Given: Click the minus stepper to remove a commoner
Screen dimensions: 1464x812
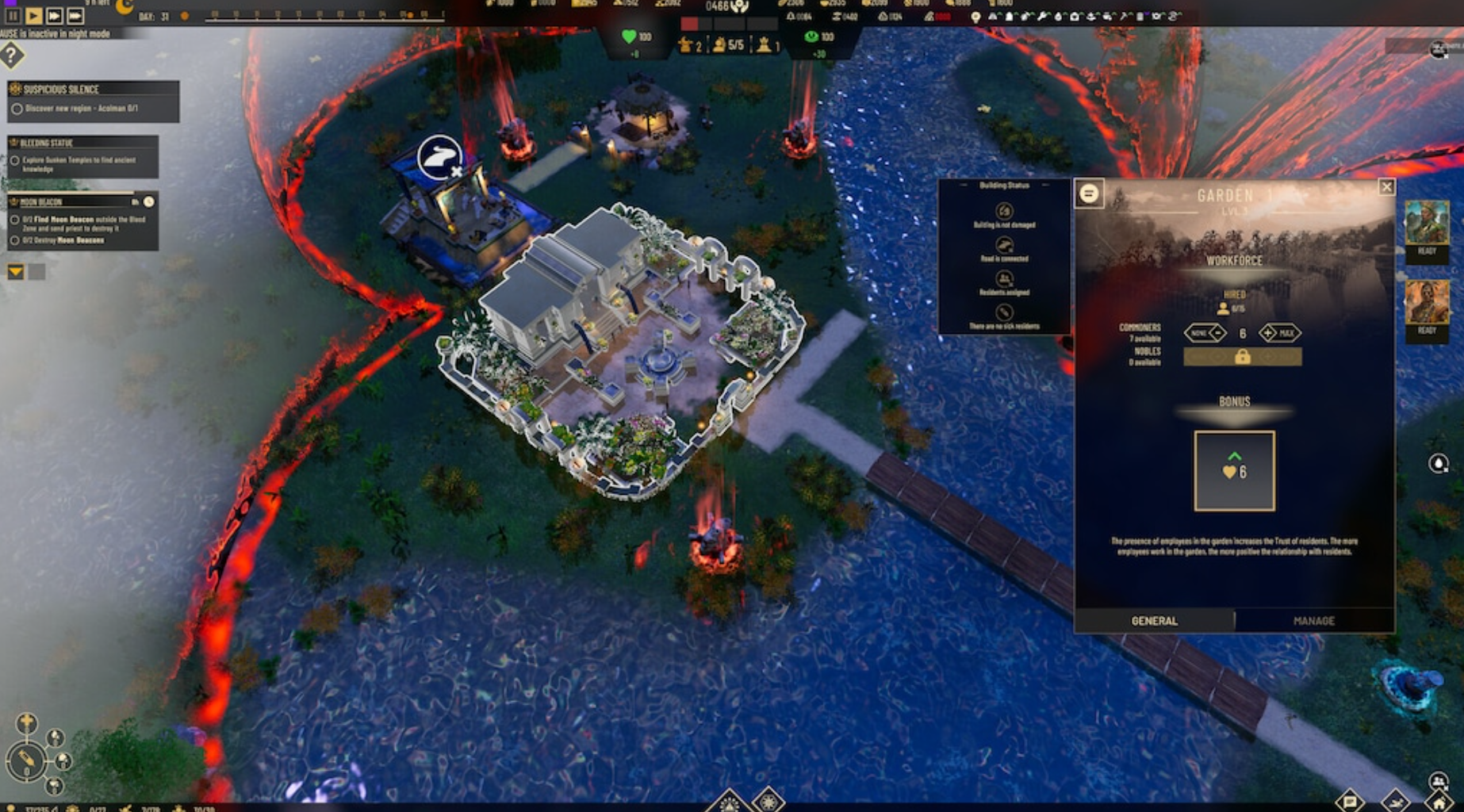Looking at the screenshot, I should 1217,333.
